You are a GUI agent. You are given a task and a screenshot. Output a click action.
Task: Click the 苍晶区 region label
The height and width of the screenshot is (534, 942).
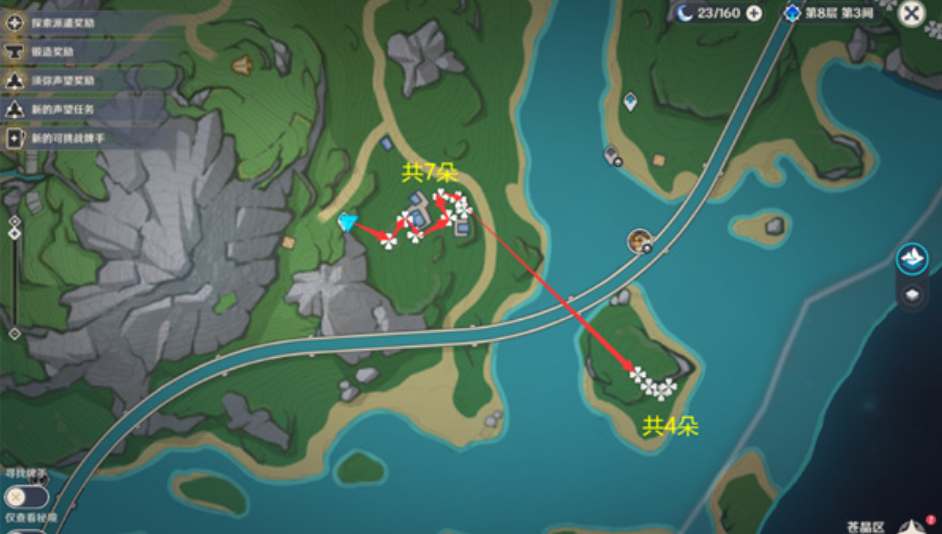point(865,525)
